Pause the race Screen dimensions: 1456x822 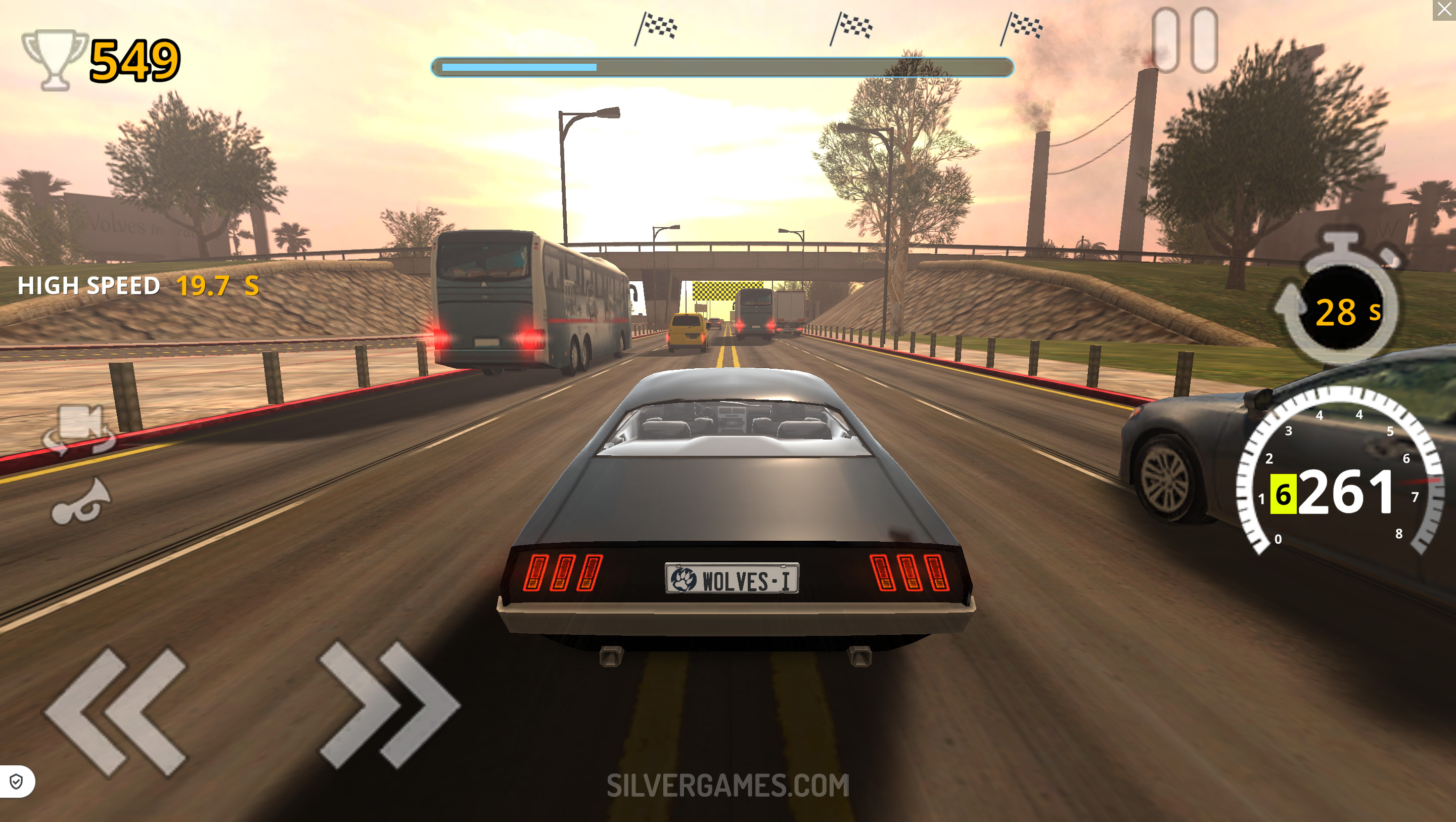1185,39
